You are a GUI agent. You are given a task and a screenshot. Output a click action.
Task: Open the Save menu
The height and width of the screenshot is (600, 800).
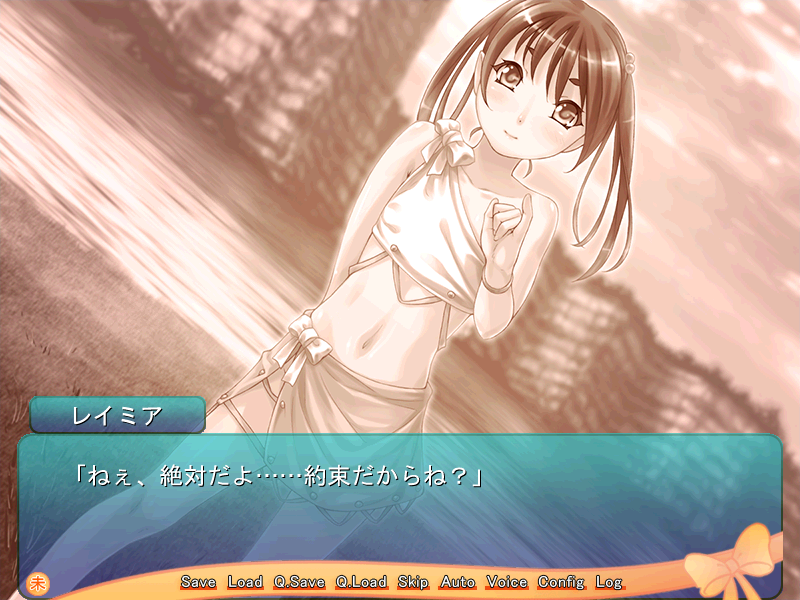pos(198,582)
